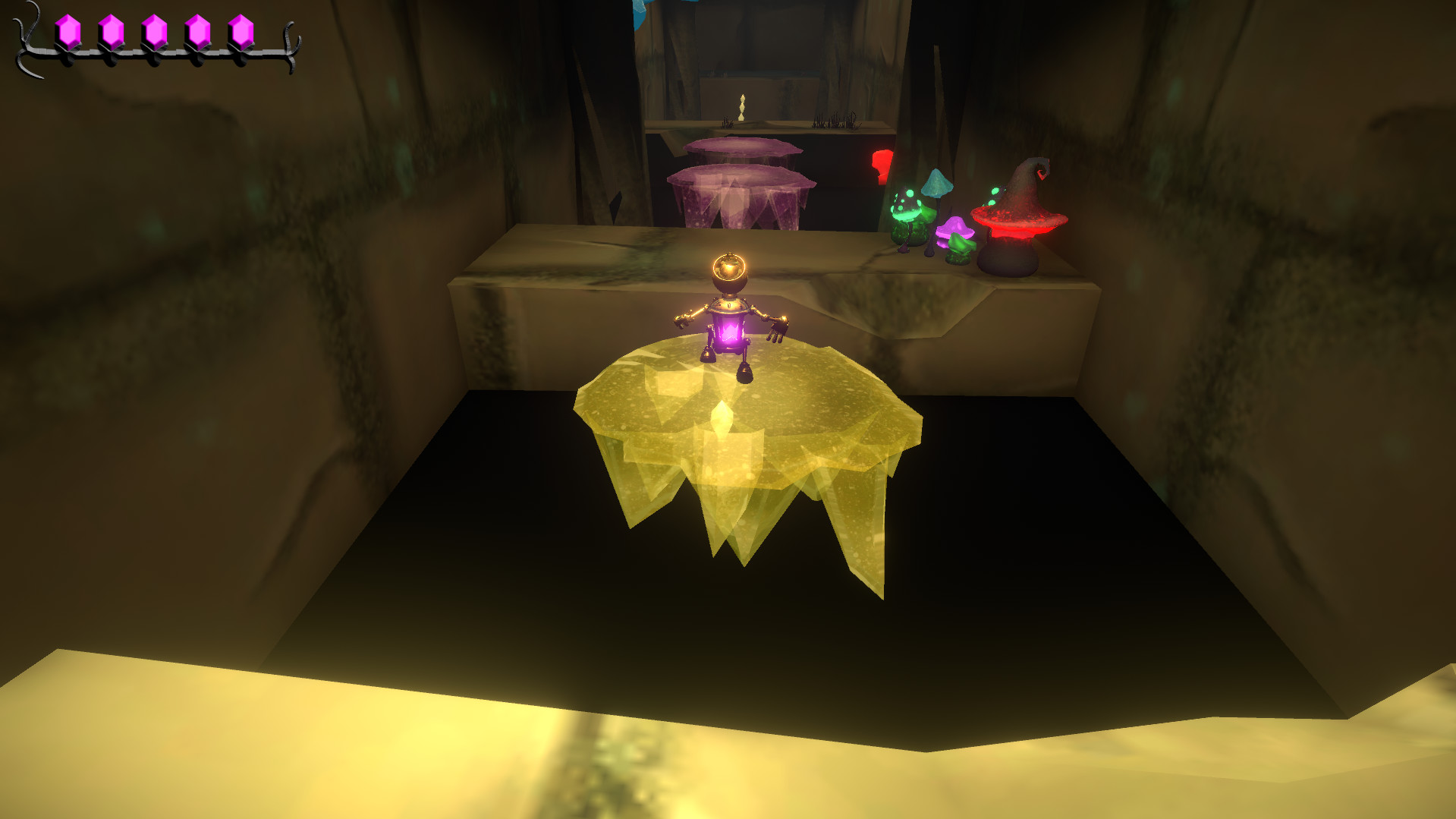Click the robot's golden round head
Viewport: 1456px width, 819px height.
(x=730, y=269)
